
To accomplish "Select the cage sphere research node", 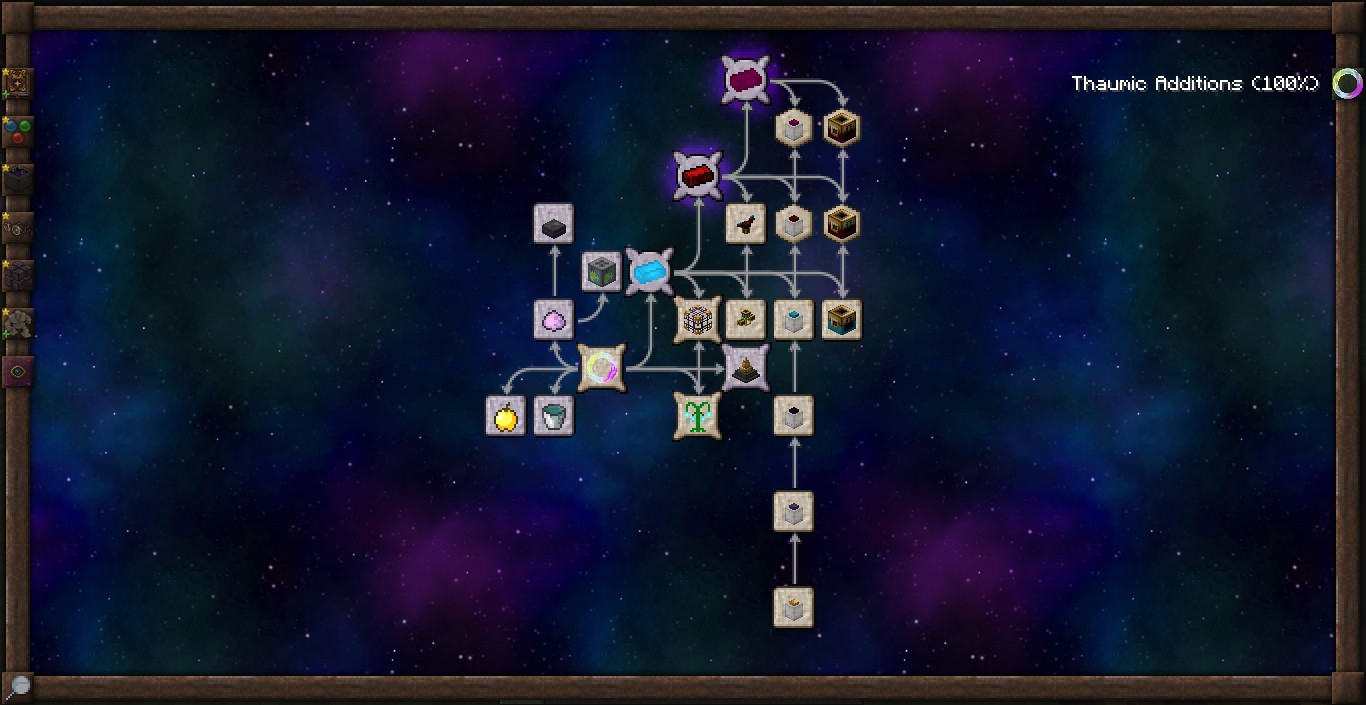I will point(697,319).
